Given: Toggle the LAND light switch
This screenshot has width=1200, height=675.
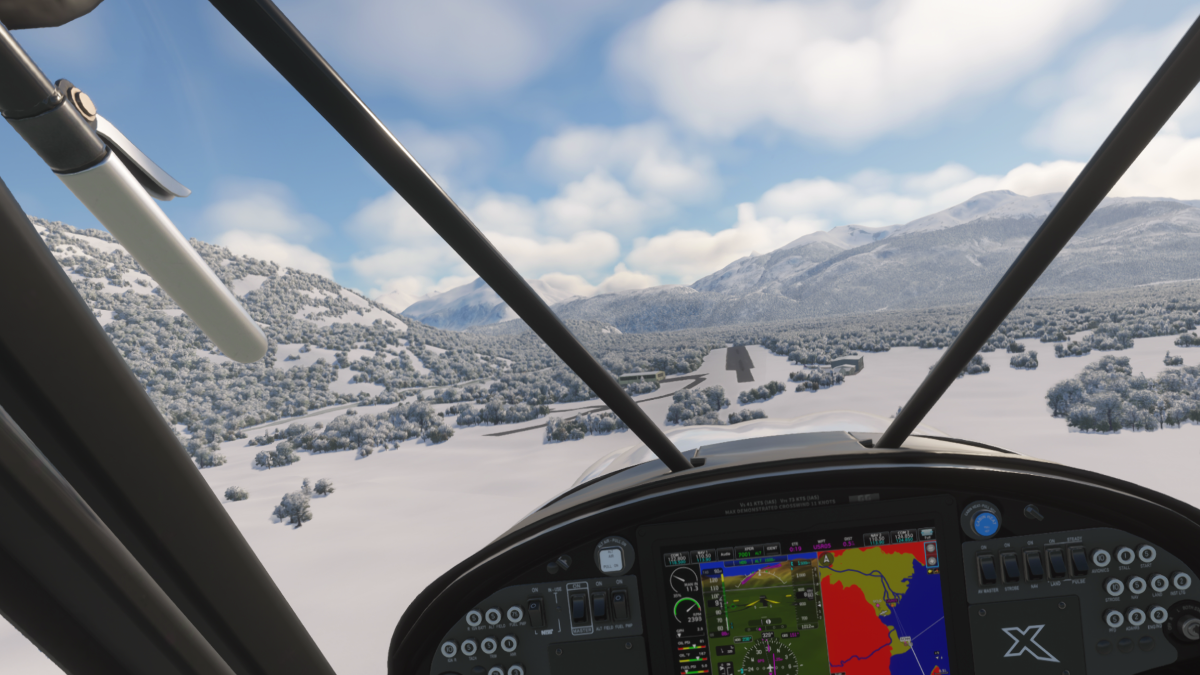Looking at the screenshot, I should [x=1056, y=563].
